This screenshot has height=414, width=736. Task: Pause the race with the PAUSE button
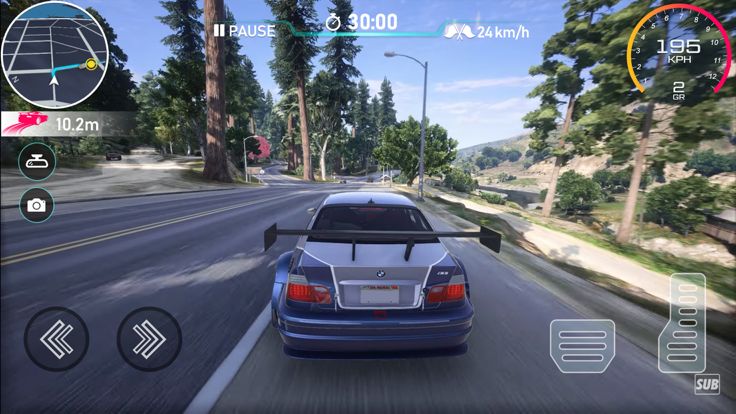(244, 31)
